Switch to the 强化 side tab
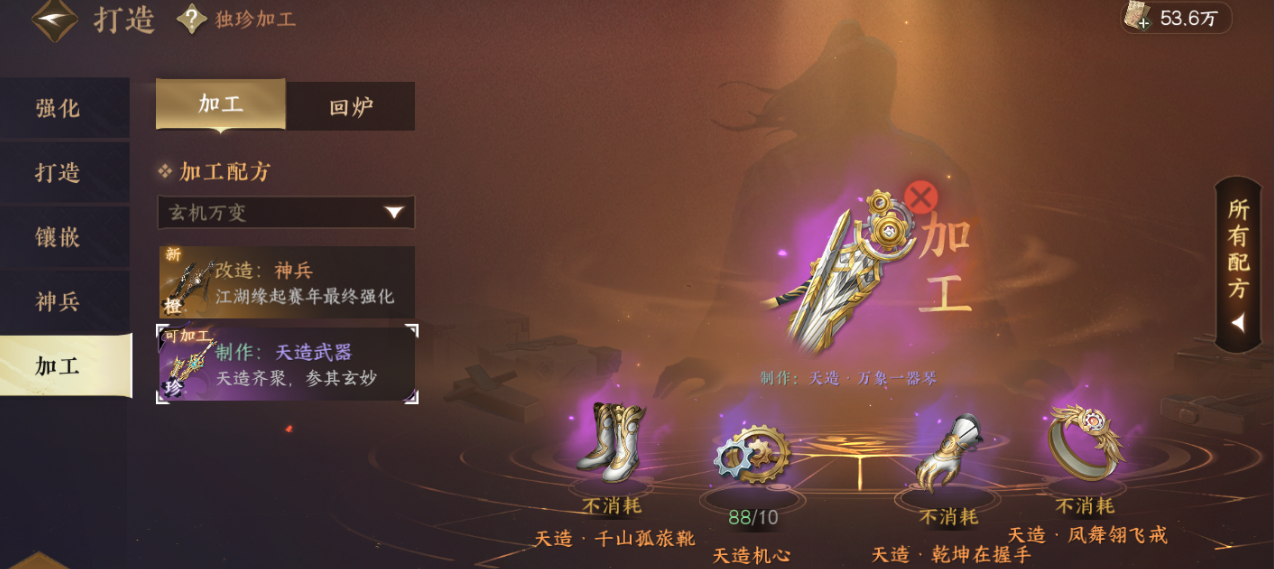 (x=58, y=109)
